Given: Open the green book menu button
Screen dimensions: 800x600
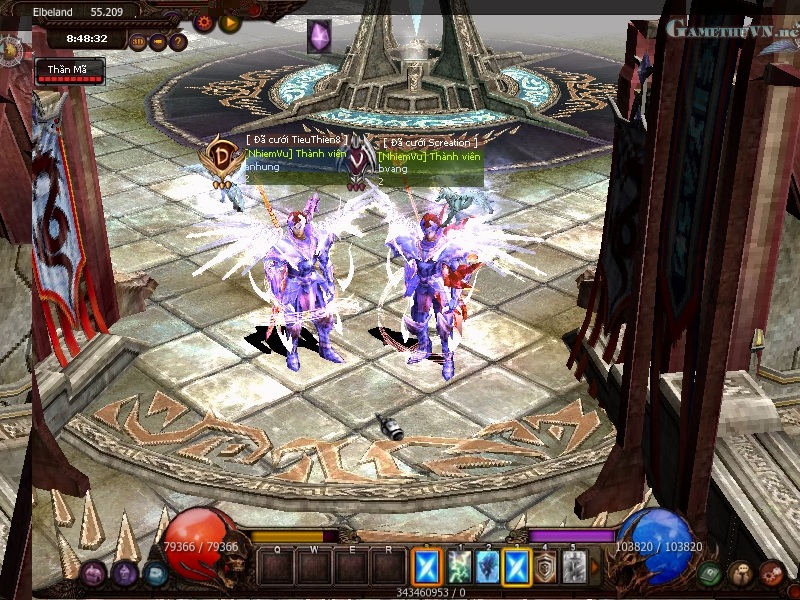Looking at the screenshot, I should point(711,574).
